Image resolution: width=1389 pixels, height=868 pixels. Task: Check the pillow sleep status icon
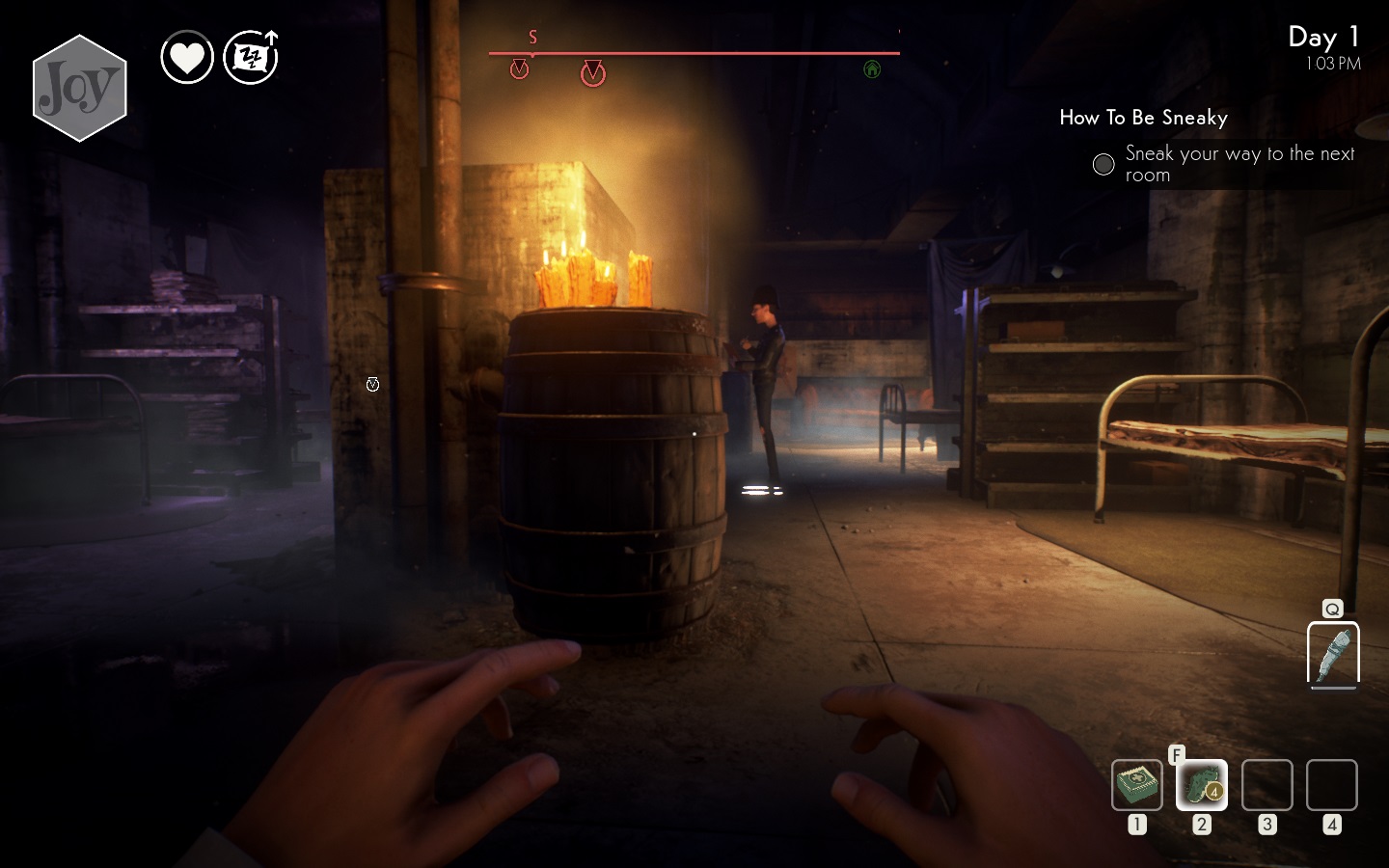251,58
